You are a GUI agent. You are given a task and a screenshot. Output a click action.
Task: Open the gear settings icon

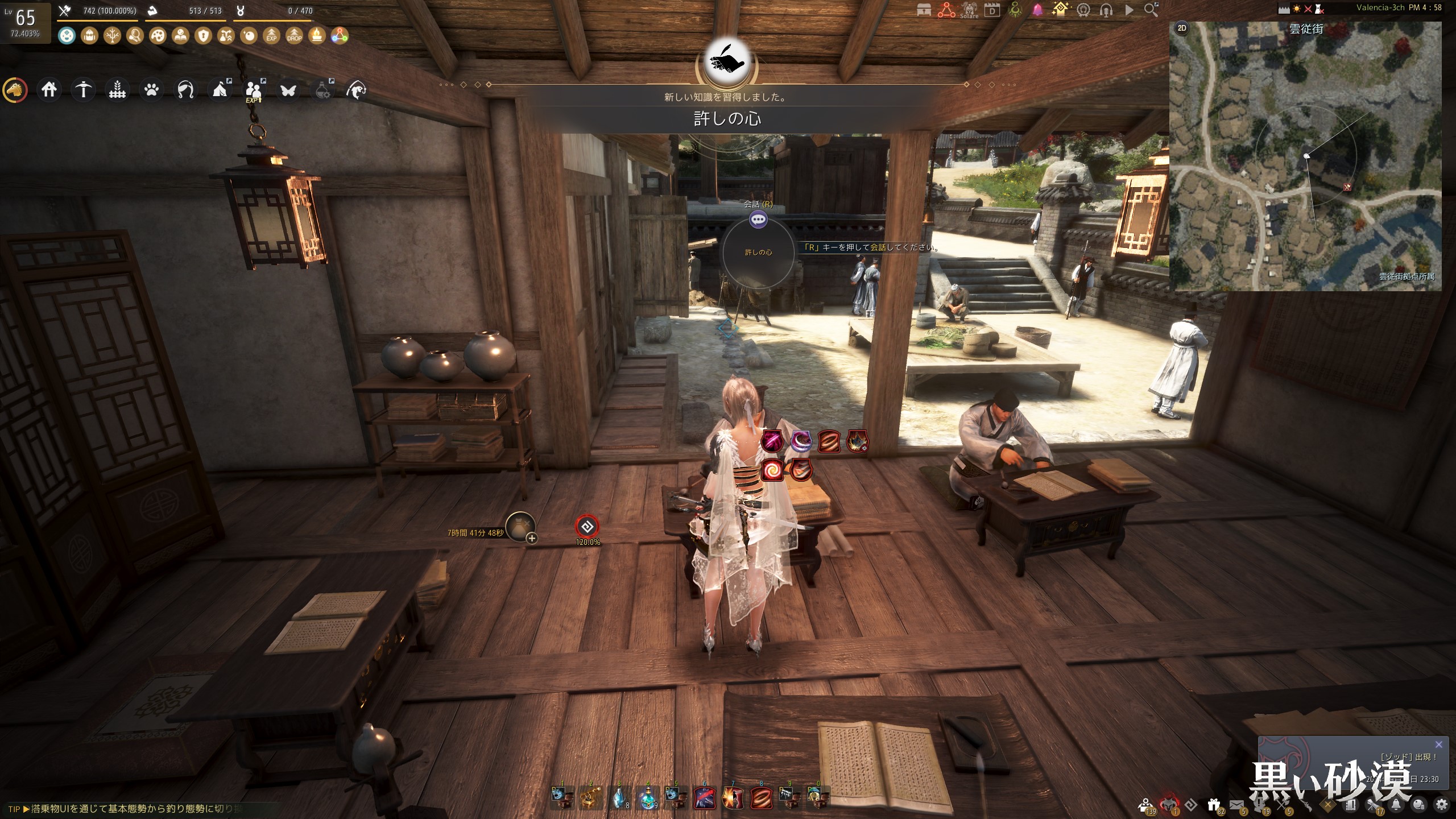pos(1442,804)
